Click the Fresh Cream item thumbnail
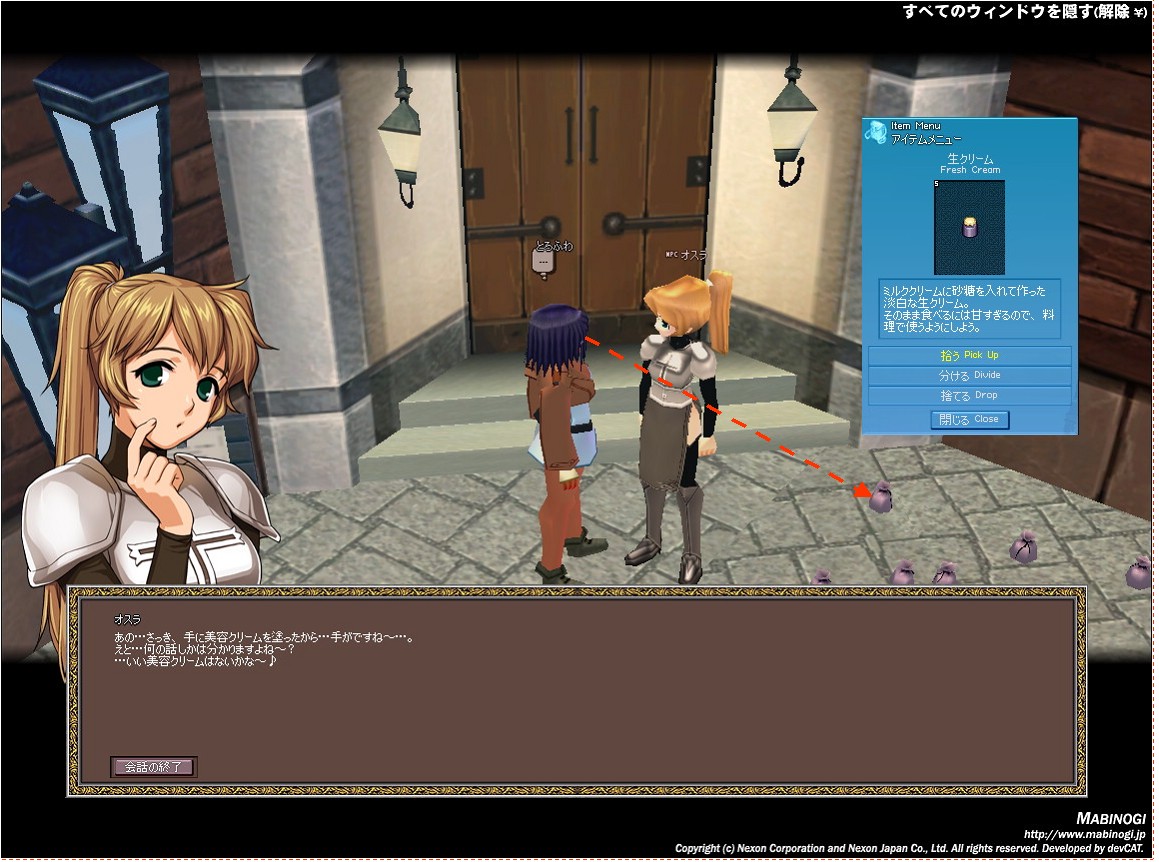The image size is (1159, 862). (x=968, y=228)
